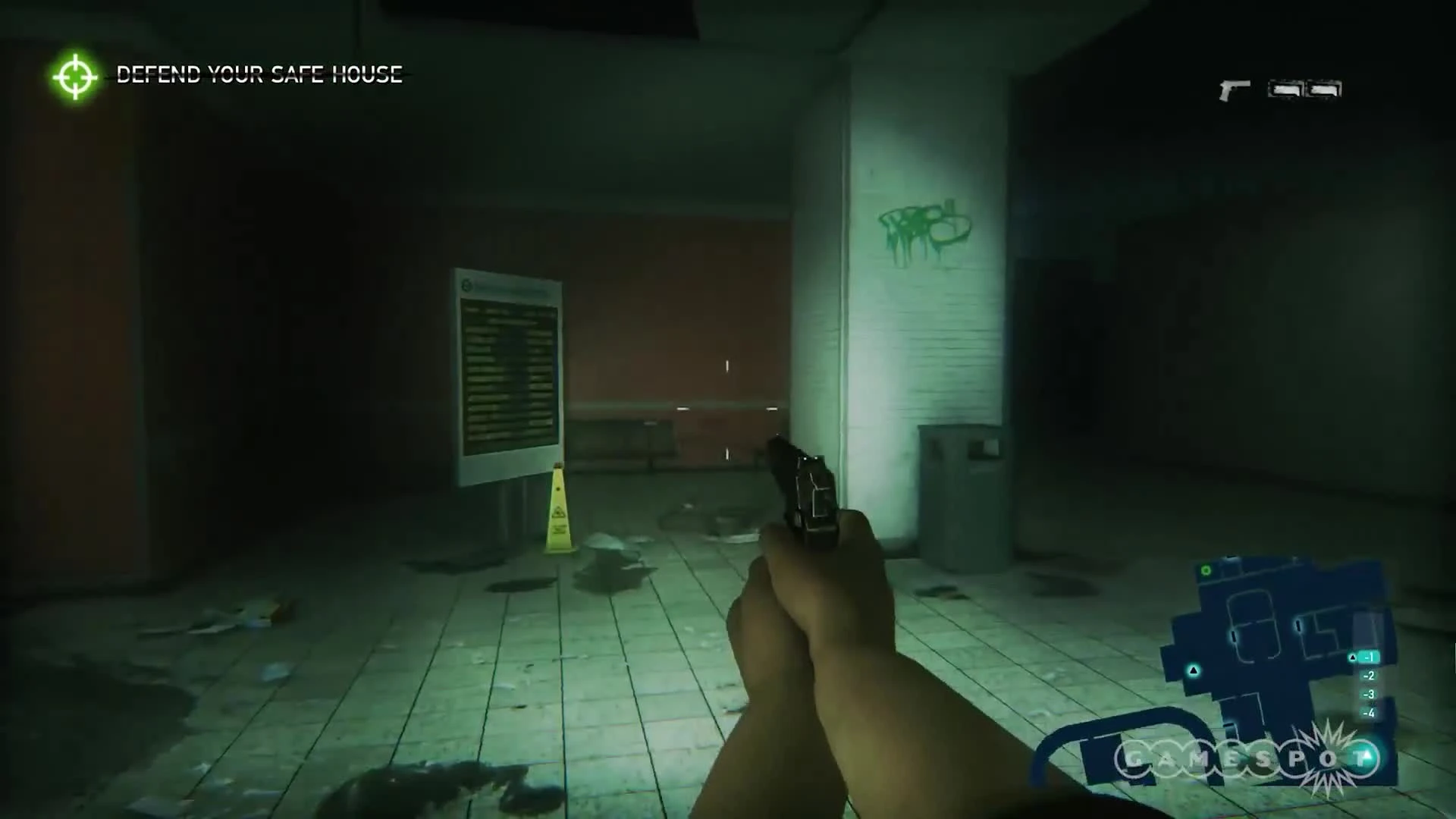
Task: Select floor -2 on the minimap
Action: click(1369, 676)
